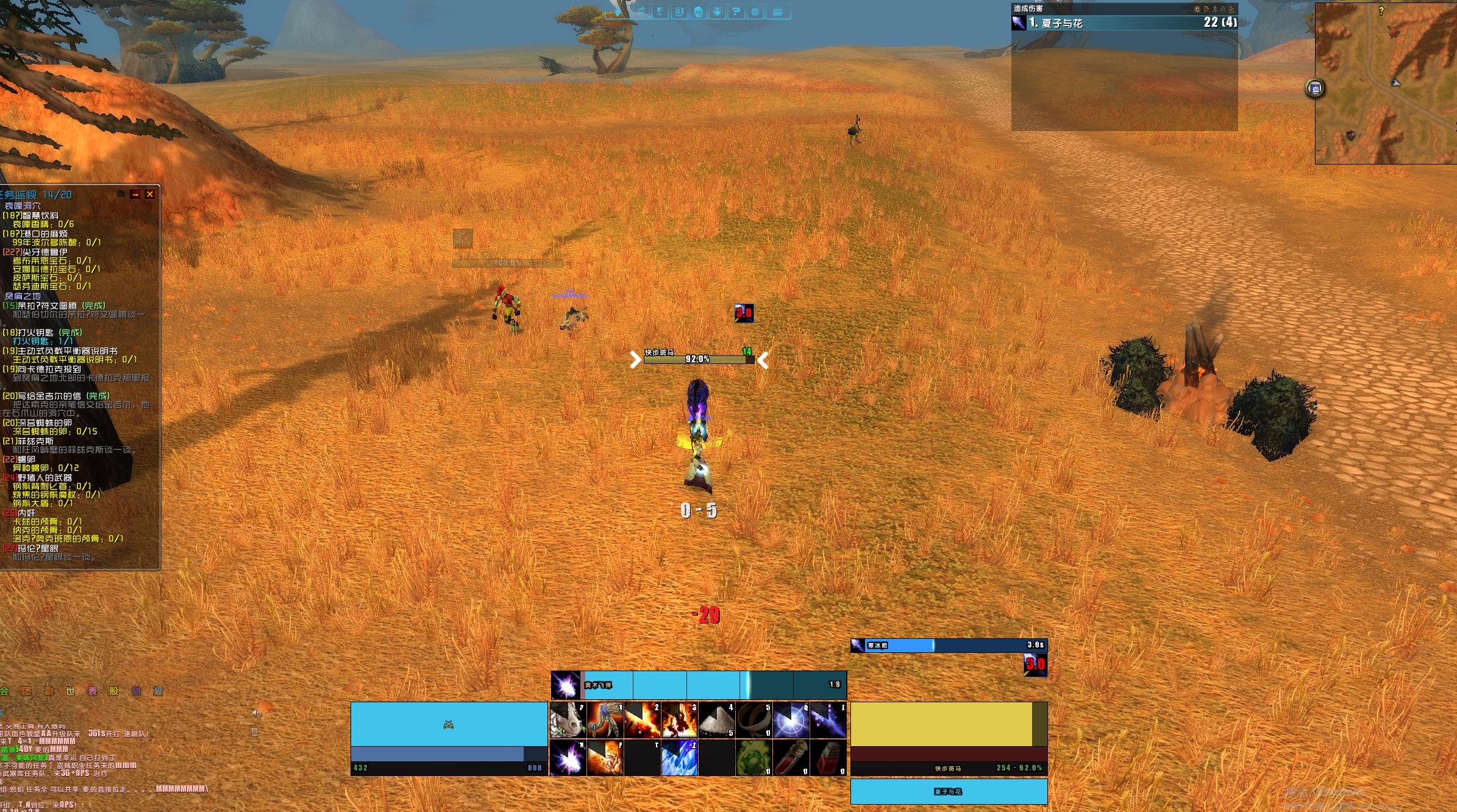Image resolution: width=1457 pixels, height=812 pixels.
Task: Minimize the quest tracker panel
Action: pyautogui.click(x=135, y=194)
